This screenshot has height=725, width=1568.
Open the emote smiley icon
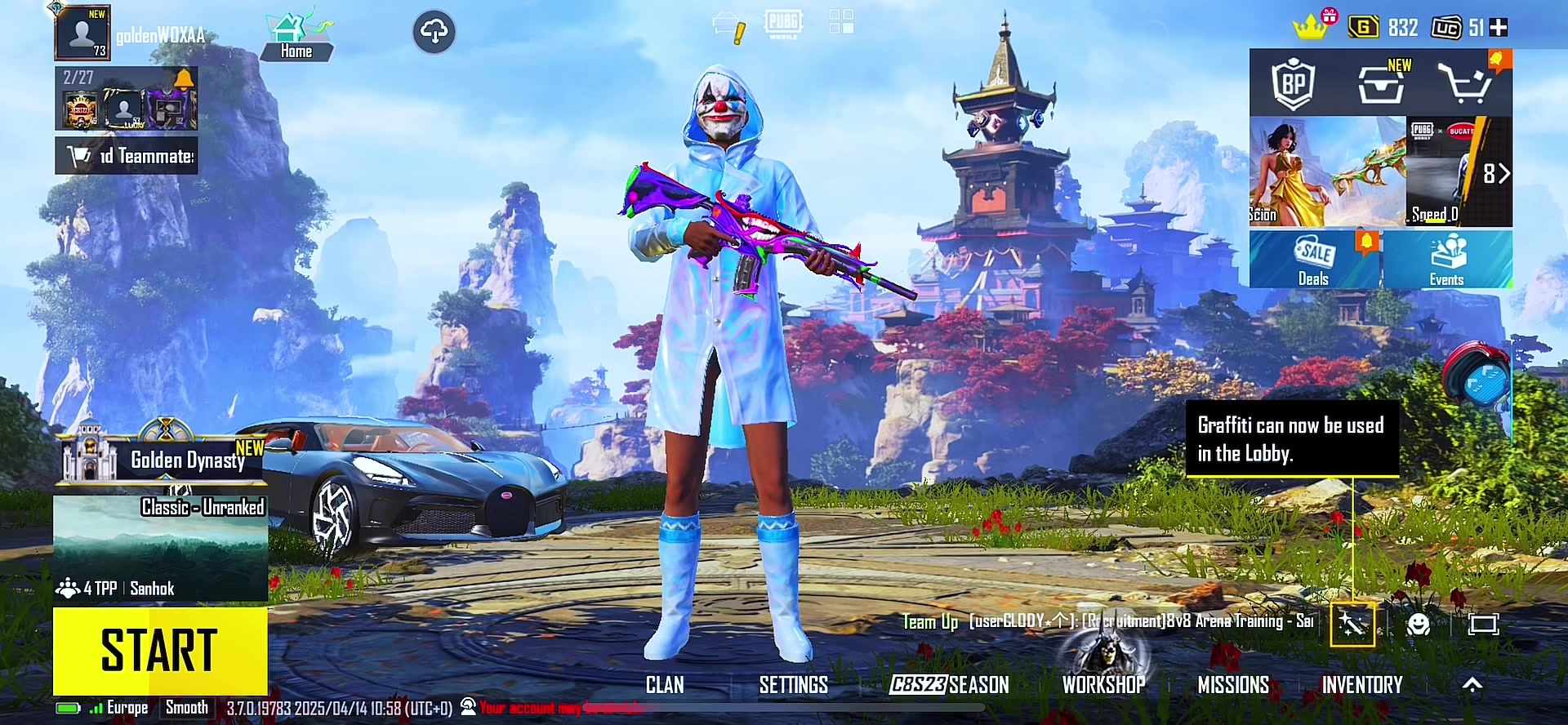(x=1419, y=625)
